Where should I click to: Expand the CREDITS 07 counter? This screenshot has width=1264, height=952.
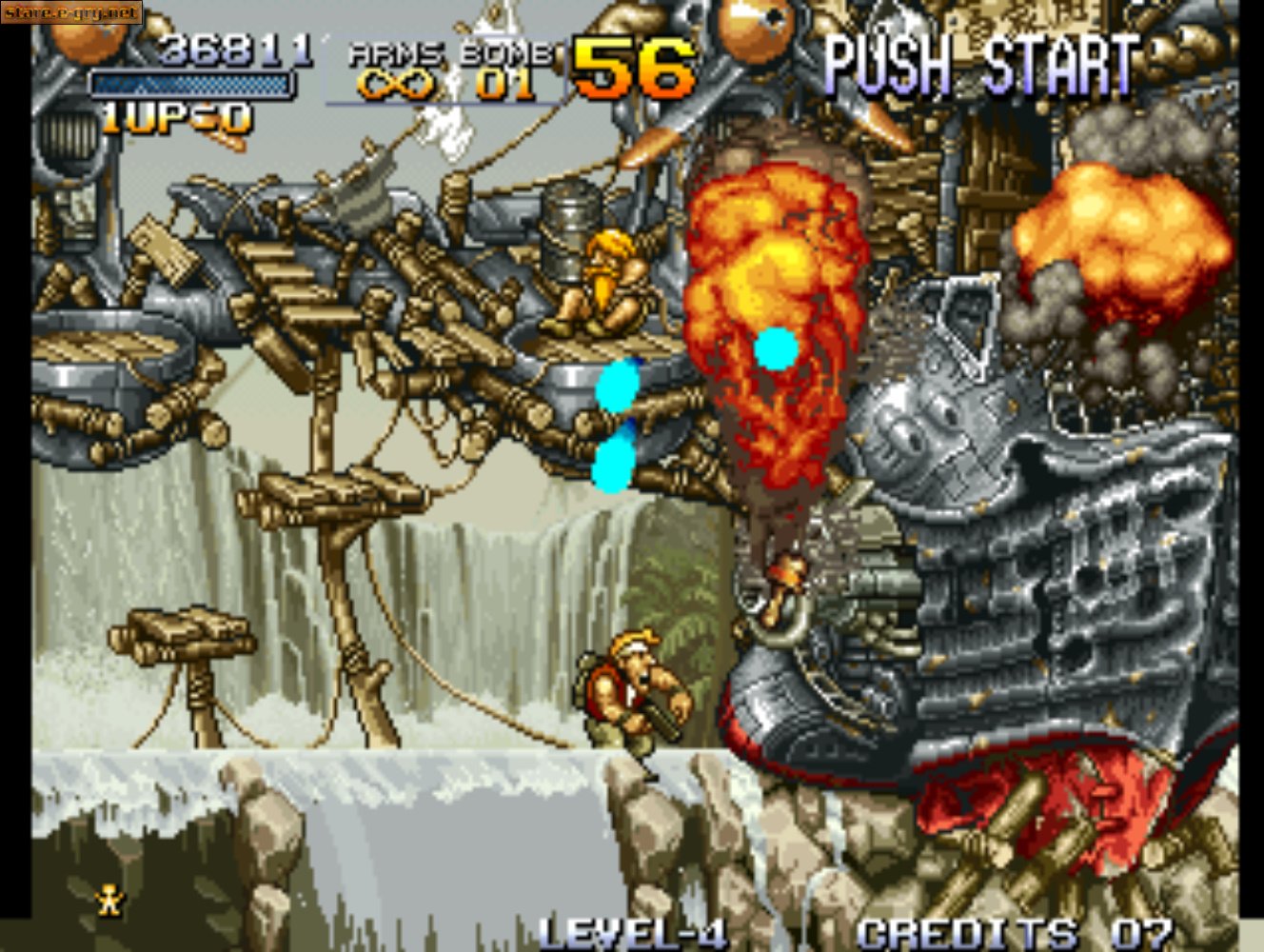coord(1012,931)
